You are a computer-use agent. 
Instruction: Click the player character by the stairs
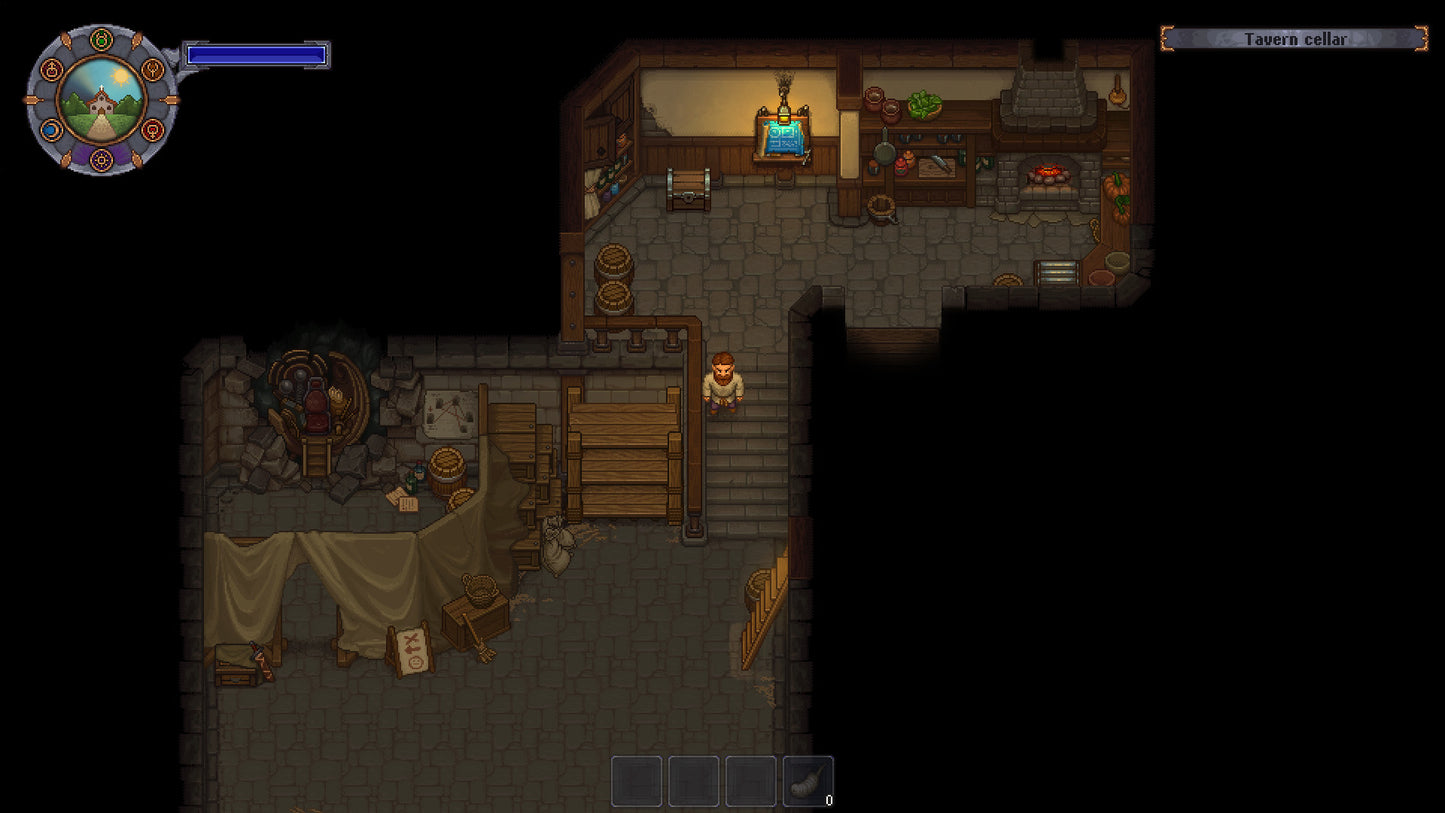coord(723,382)
